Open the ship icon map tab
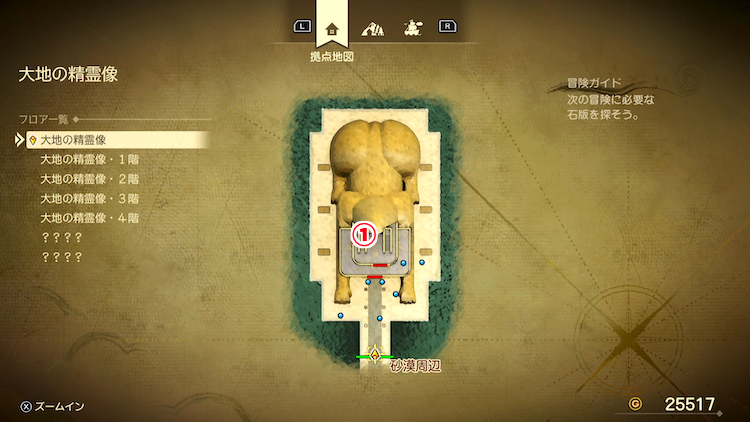This screenshot has width=750, height=422. tap(411, 28)
